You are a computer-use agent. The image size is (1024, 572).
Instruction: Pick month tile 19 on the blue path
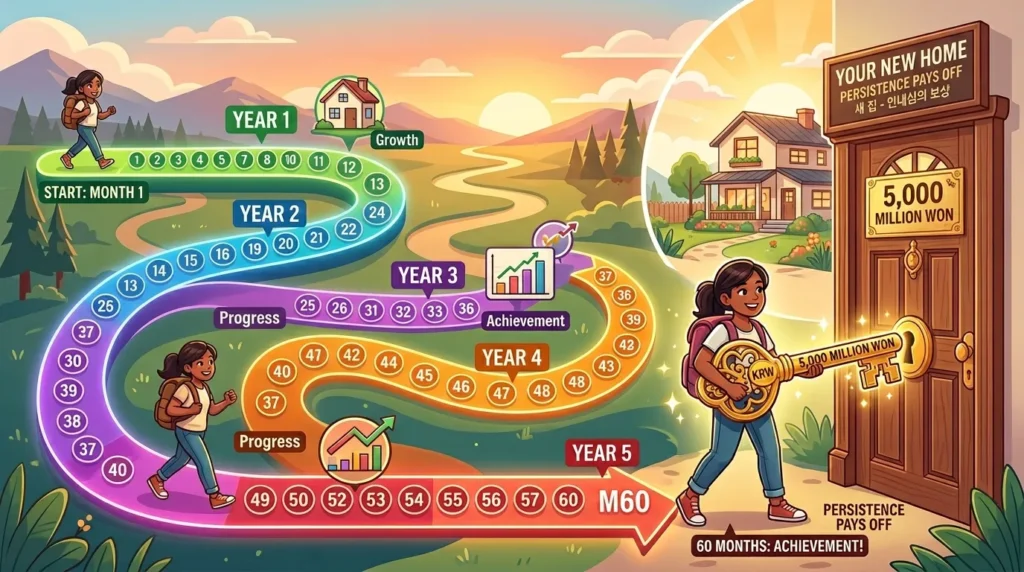click(255, 250)
